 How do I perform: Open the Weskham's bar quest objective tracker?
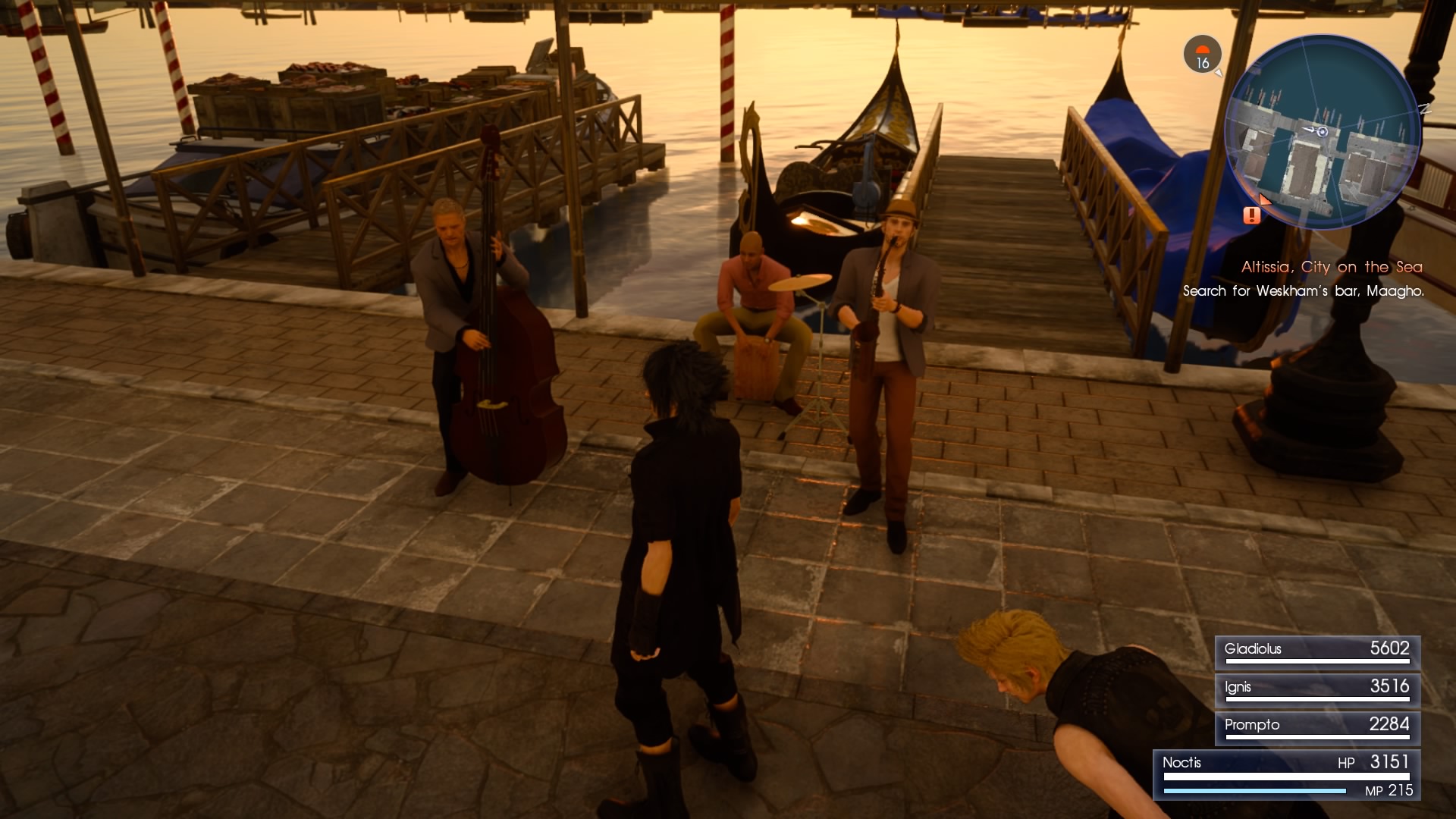click(x=1303, y=291)
